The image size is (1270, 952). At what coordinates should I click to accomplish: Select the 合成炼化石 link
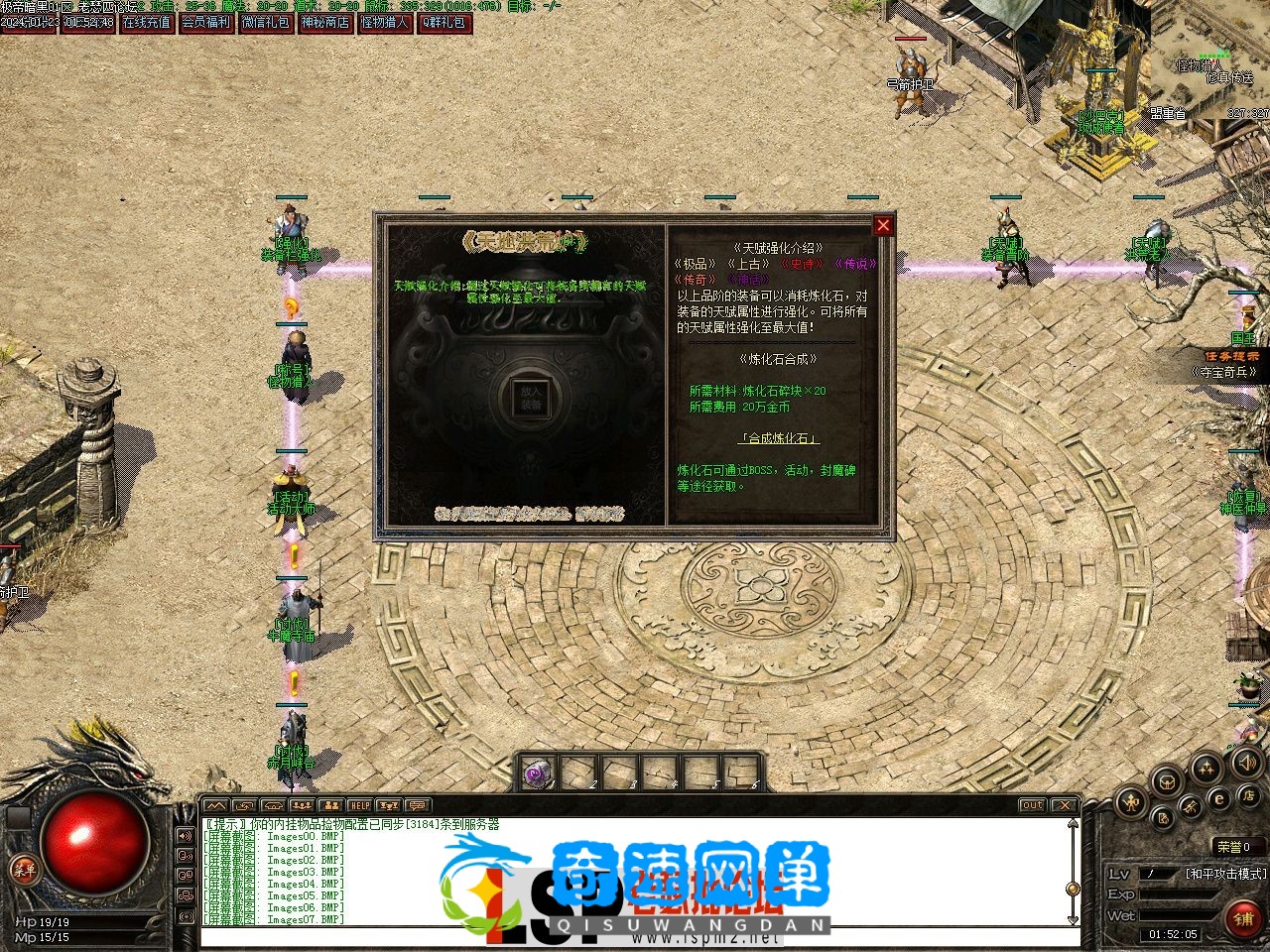tap(779, 438)
